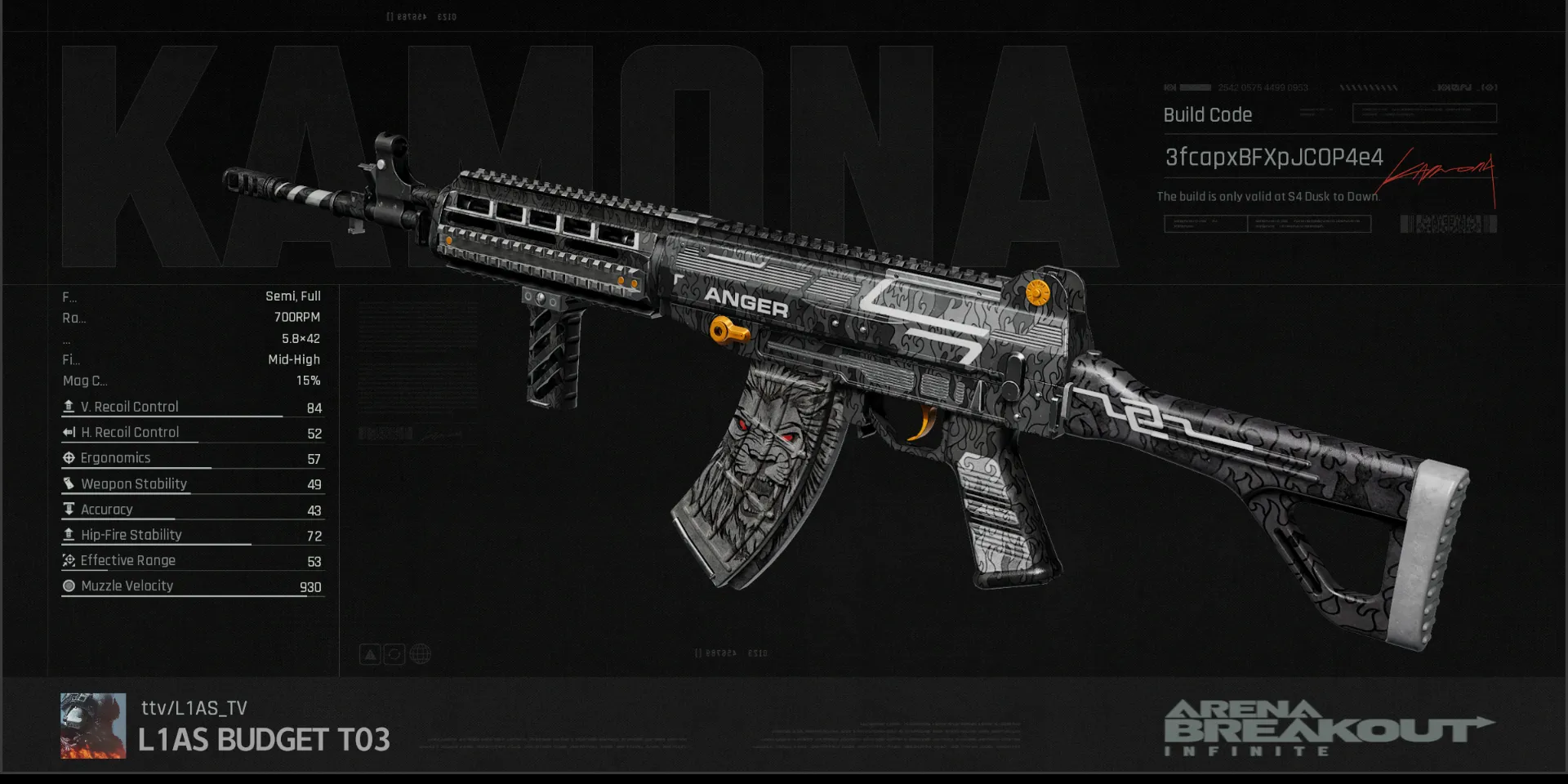Open the L1AS_TV creator avatar
Screen dimensions: 1568x784
click(x=93, y=726)
